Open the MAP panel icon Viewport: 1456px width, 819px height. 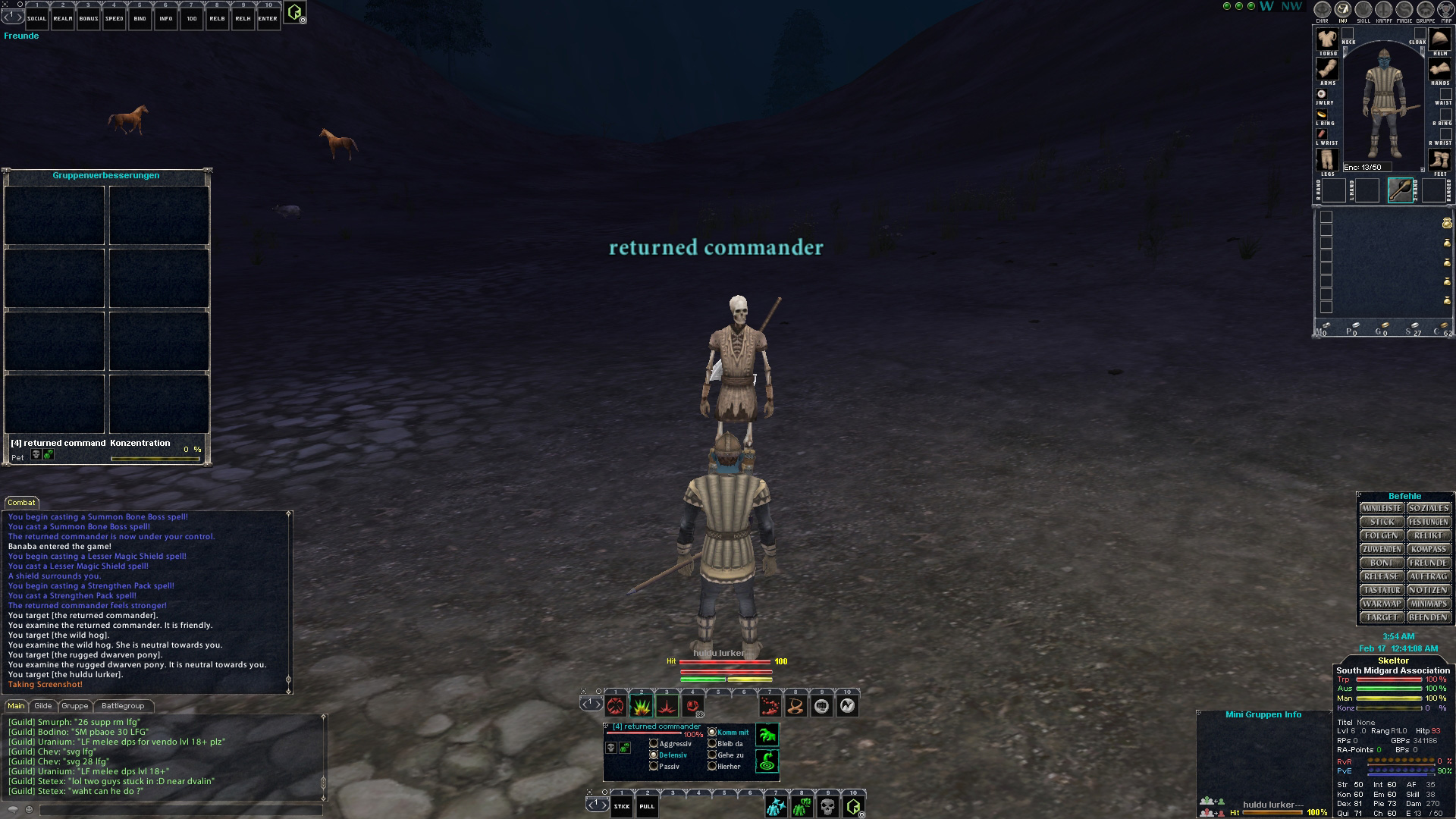(x=1445, y=11)
